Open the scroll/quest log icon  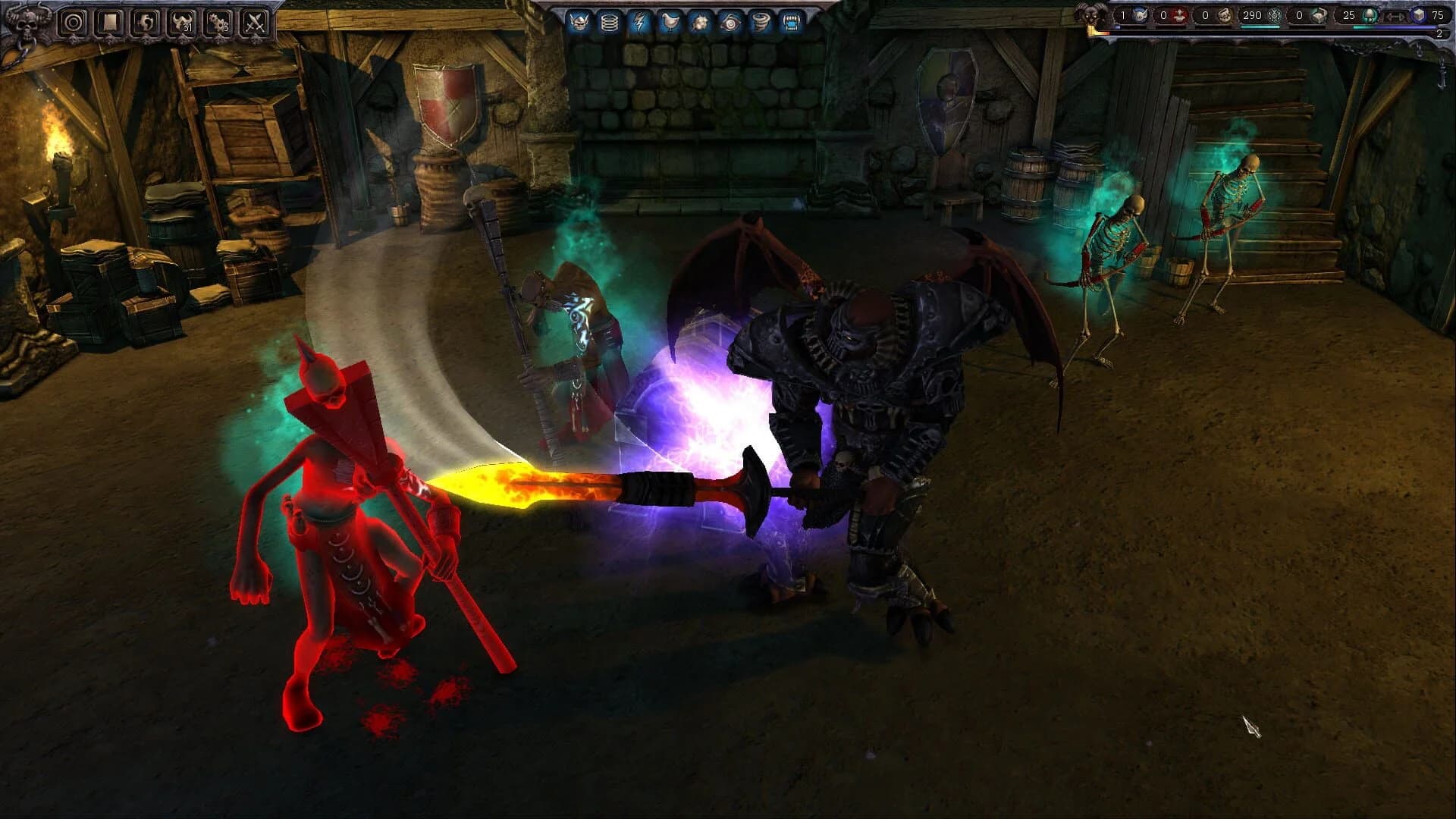[x=109, y=22]
